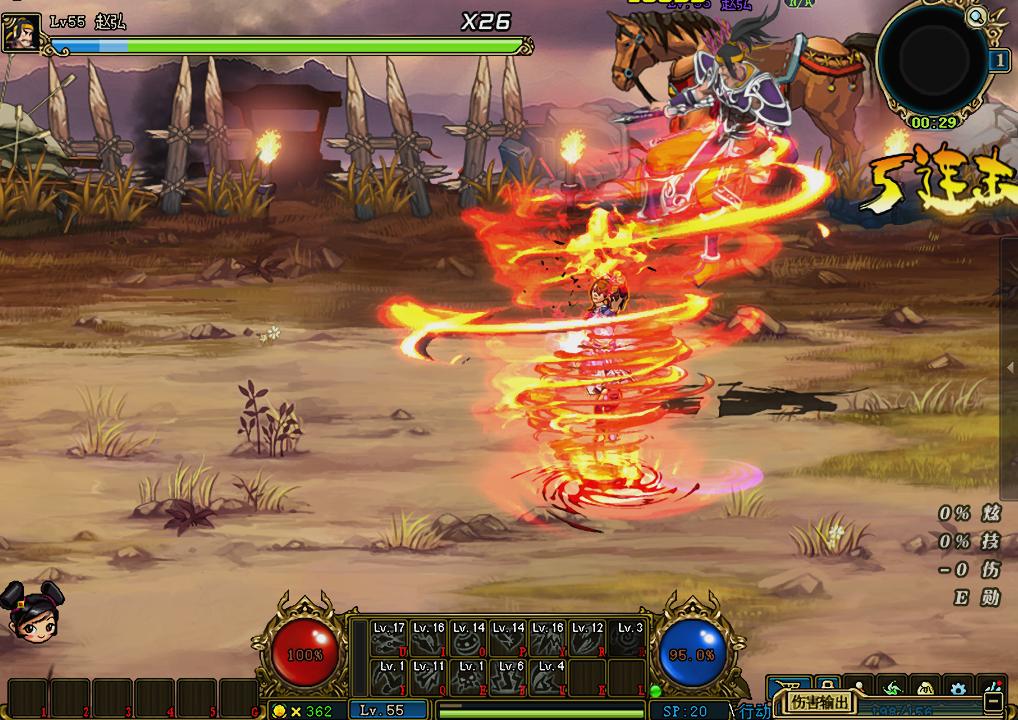Screen dimensions: 1018x720
Task: Use the Lv.14 skill bound to O
Action: pos(468,638)
